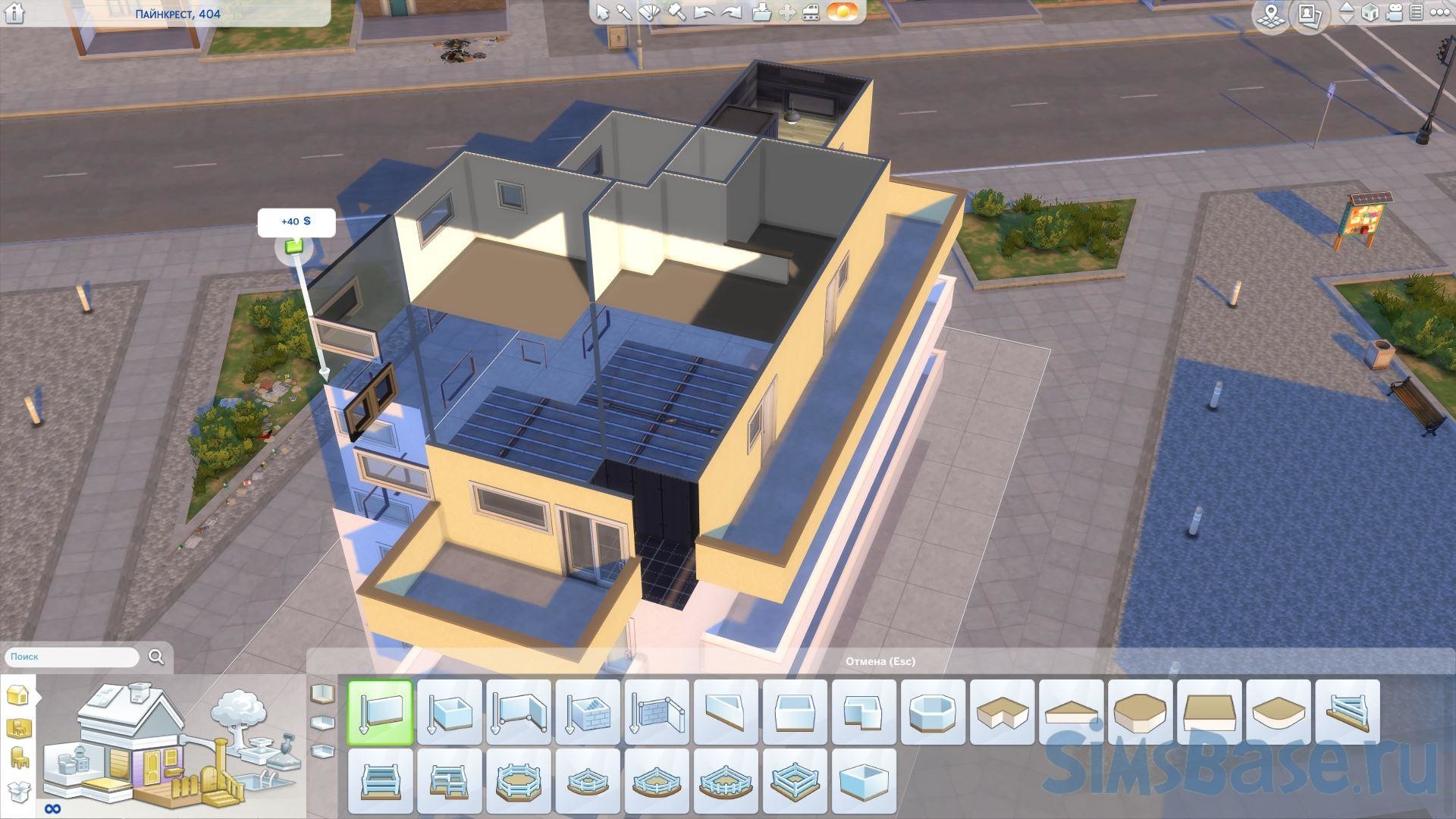Pick the L-shaped room tile
This screenshot has width=1456, height=819.
(864, 712)
